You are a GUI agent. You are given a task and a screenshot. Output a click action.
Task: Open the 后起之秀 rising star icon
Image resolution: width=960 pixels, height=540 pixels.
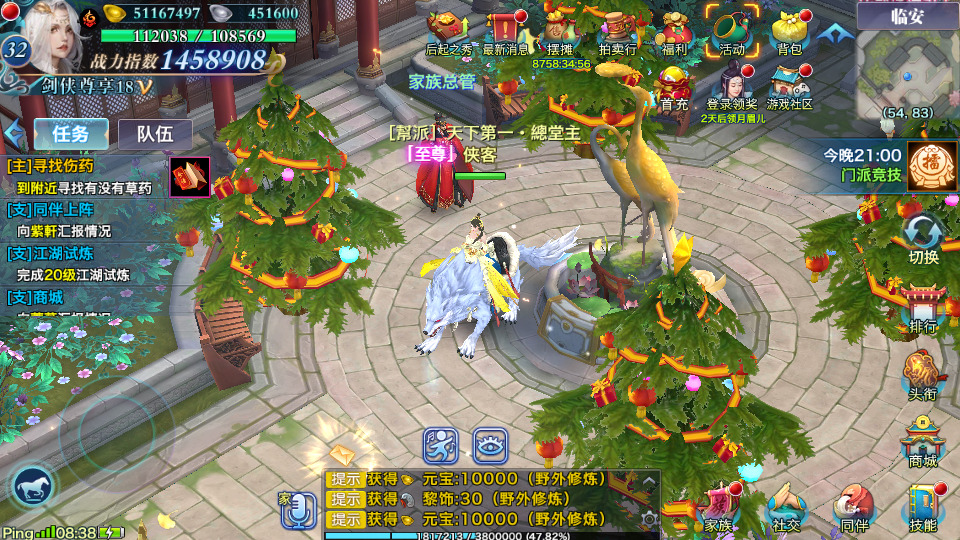tap(449, 33)
